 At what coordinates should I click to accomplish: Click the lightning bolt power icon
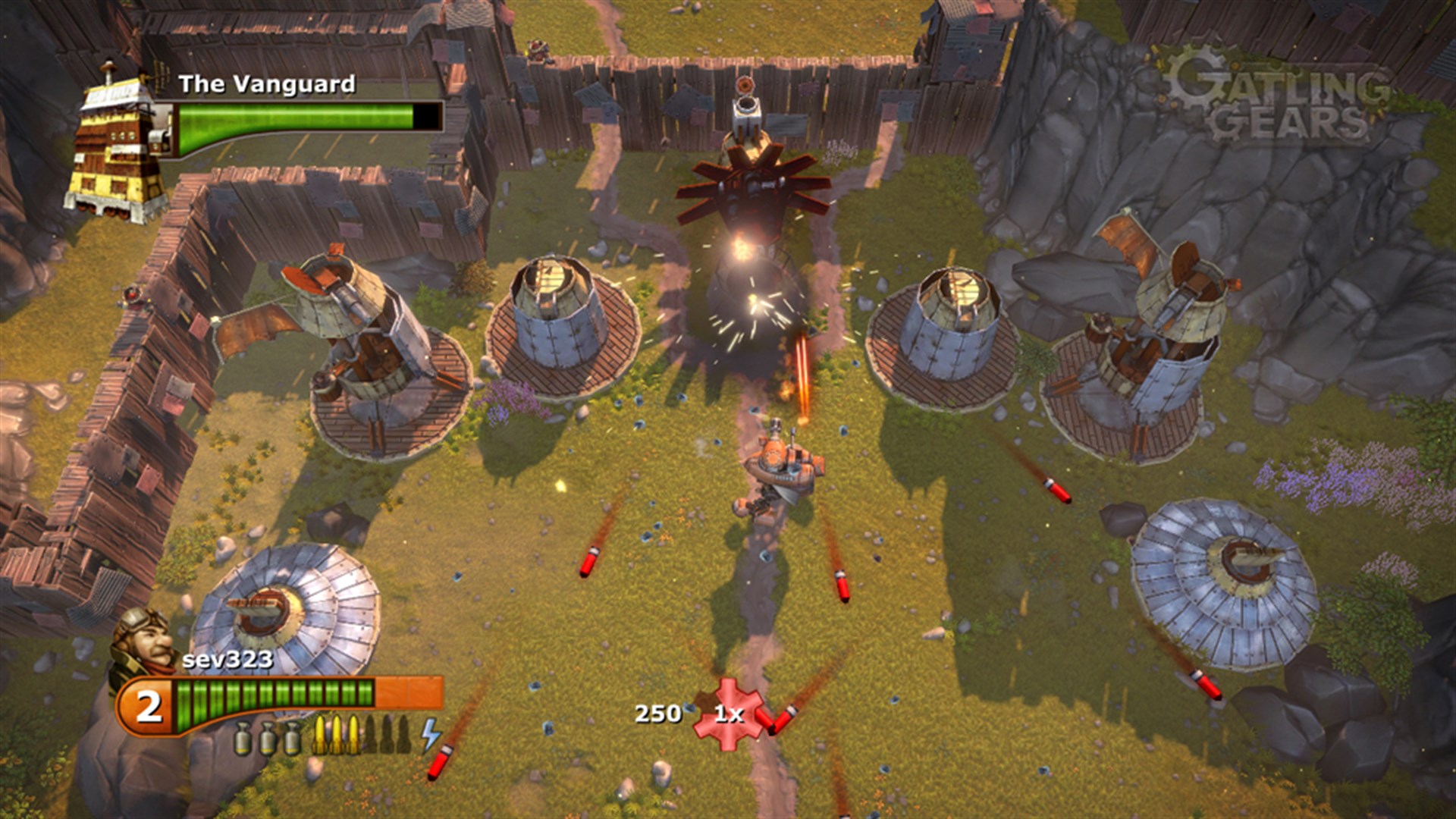pyautogui.click(x=429, y=734)
